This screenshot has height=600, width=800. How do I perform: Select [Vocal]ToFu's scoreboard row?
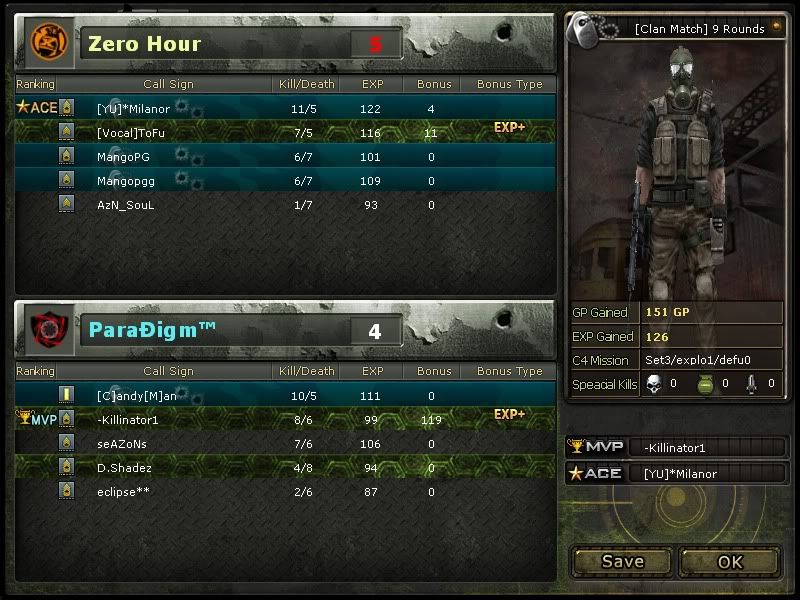285,132
